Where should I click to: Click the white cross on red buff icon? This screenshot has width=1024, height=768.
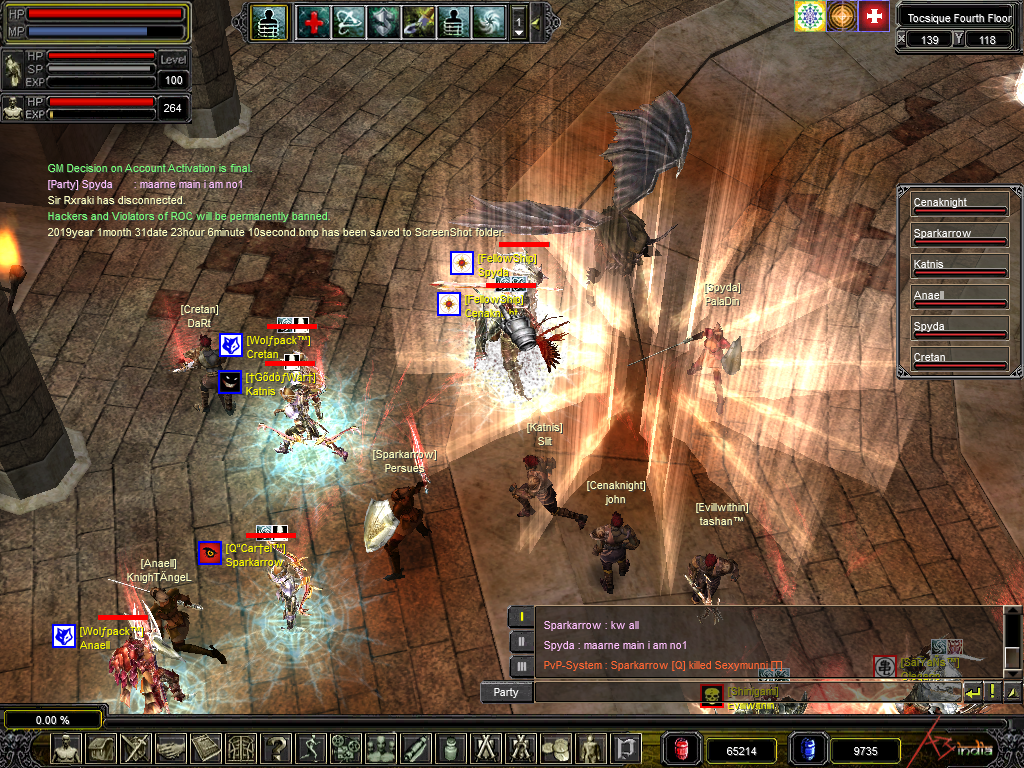(x=874, y=16)
